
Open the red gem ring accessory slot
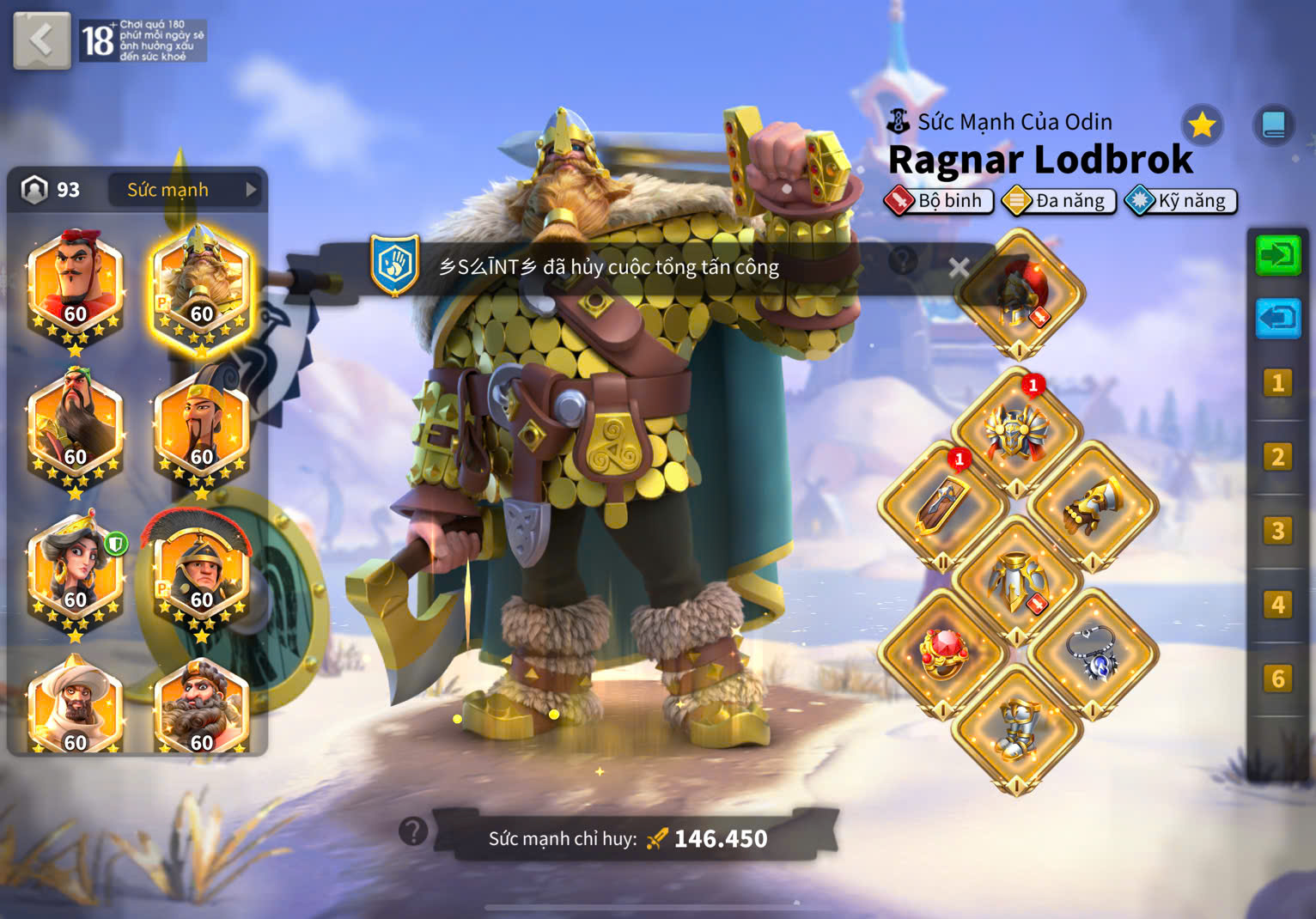point(943,653)
